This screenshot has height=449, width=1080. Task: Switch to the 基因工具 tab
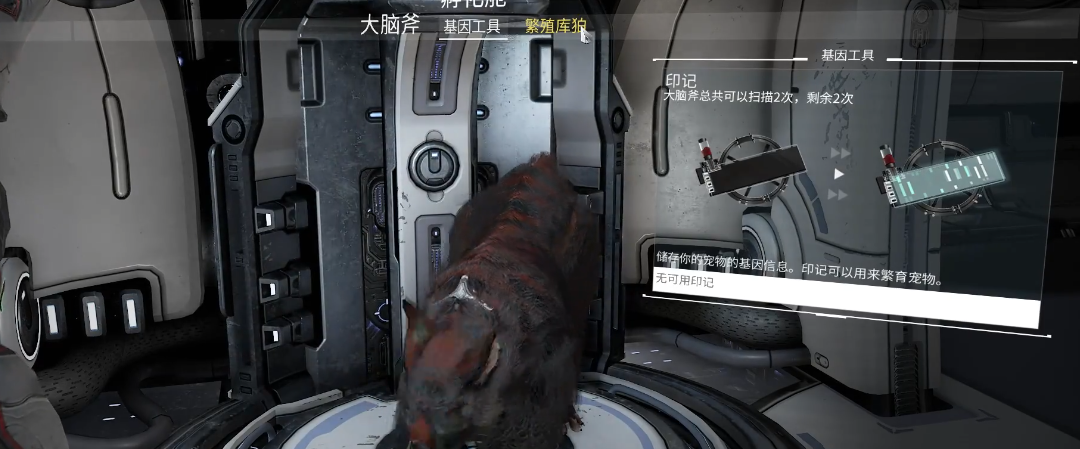click(x=472, y=27)
